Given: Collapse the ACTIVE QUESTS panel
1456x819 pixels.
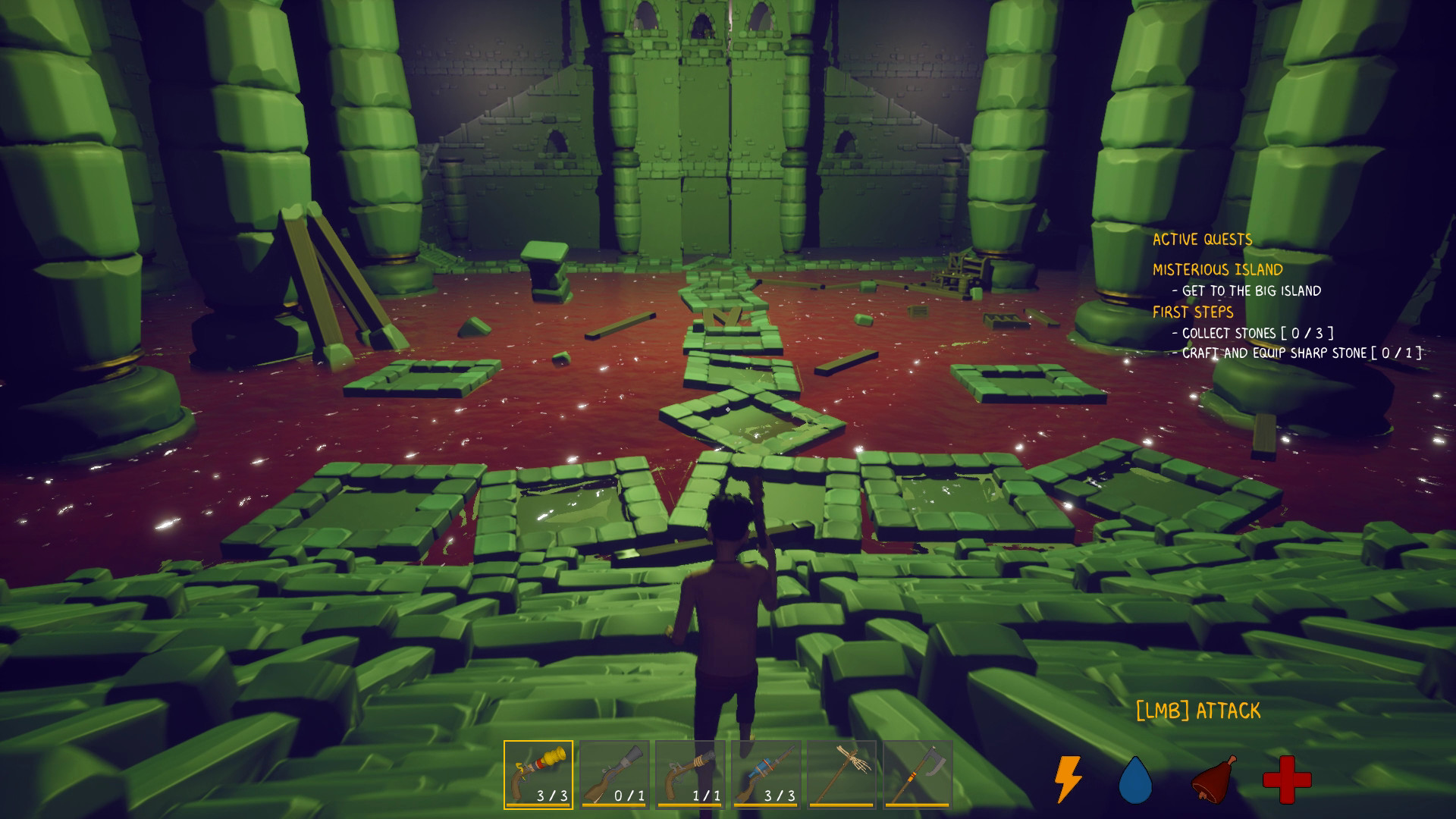Looking at the screenshot, I should [x=1201, y=238].
